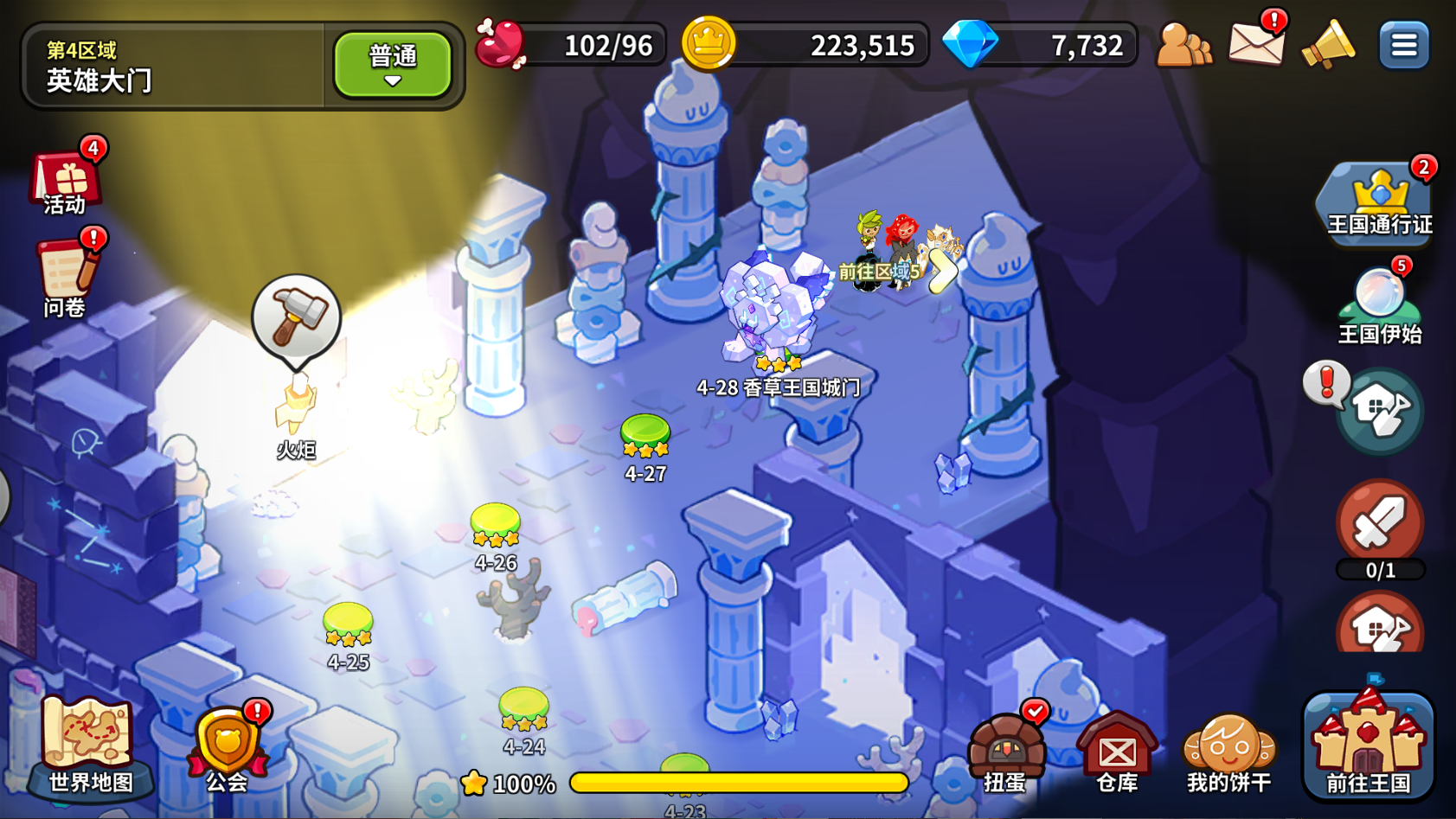
Task: Open the hamburger menu button
Action: coord(1403,44)
